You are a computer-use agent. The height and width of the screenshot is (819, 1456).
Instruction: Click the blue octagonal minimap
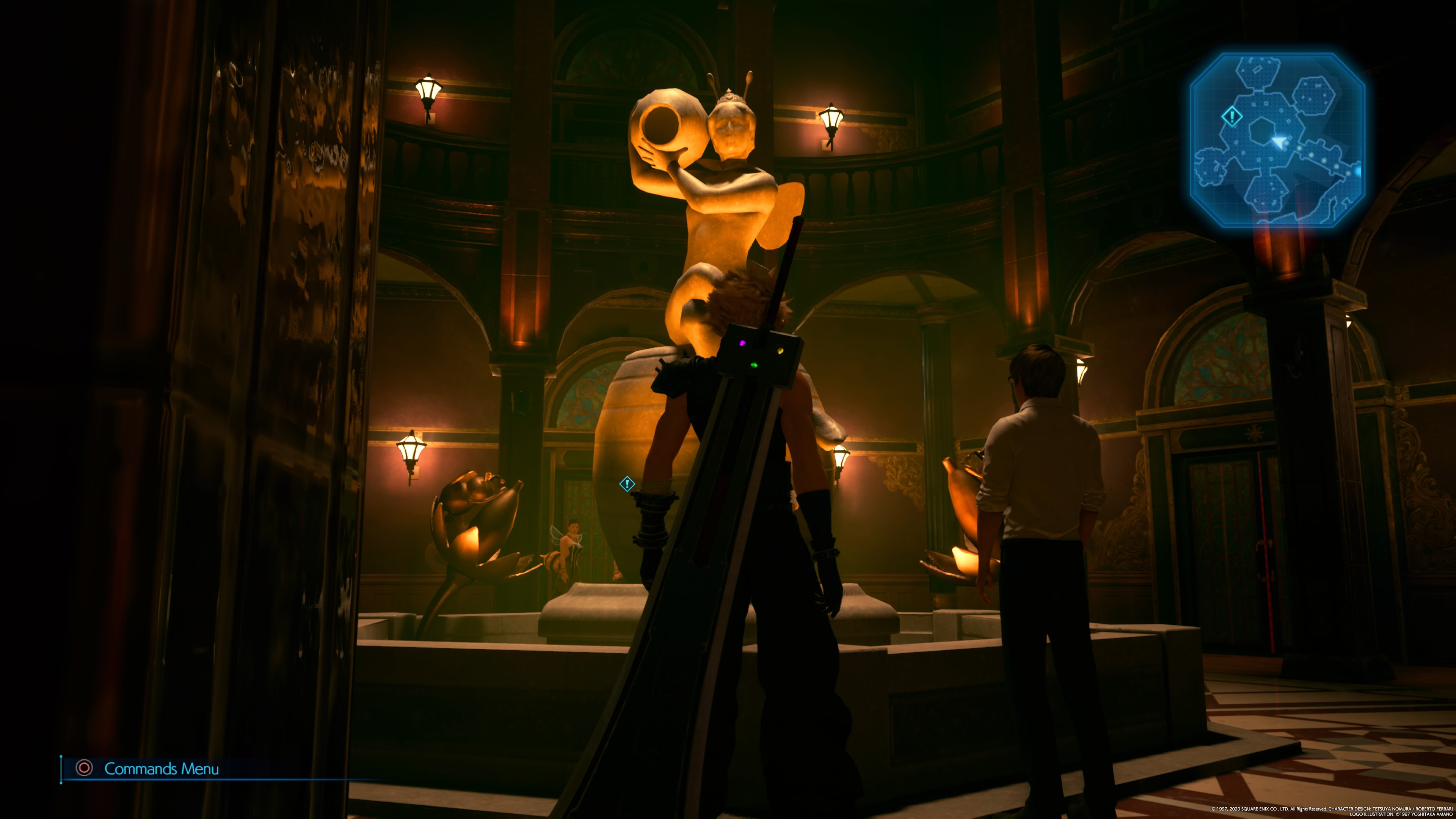1277,140
